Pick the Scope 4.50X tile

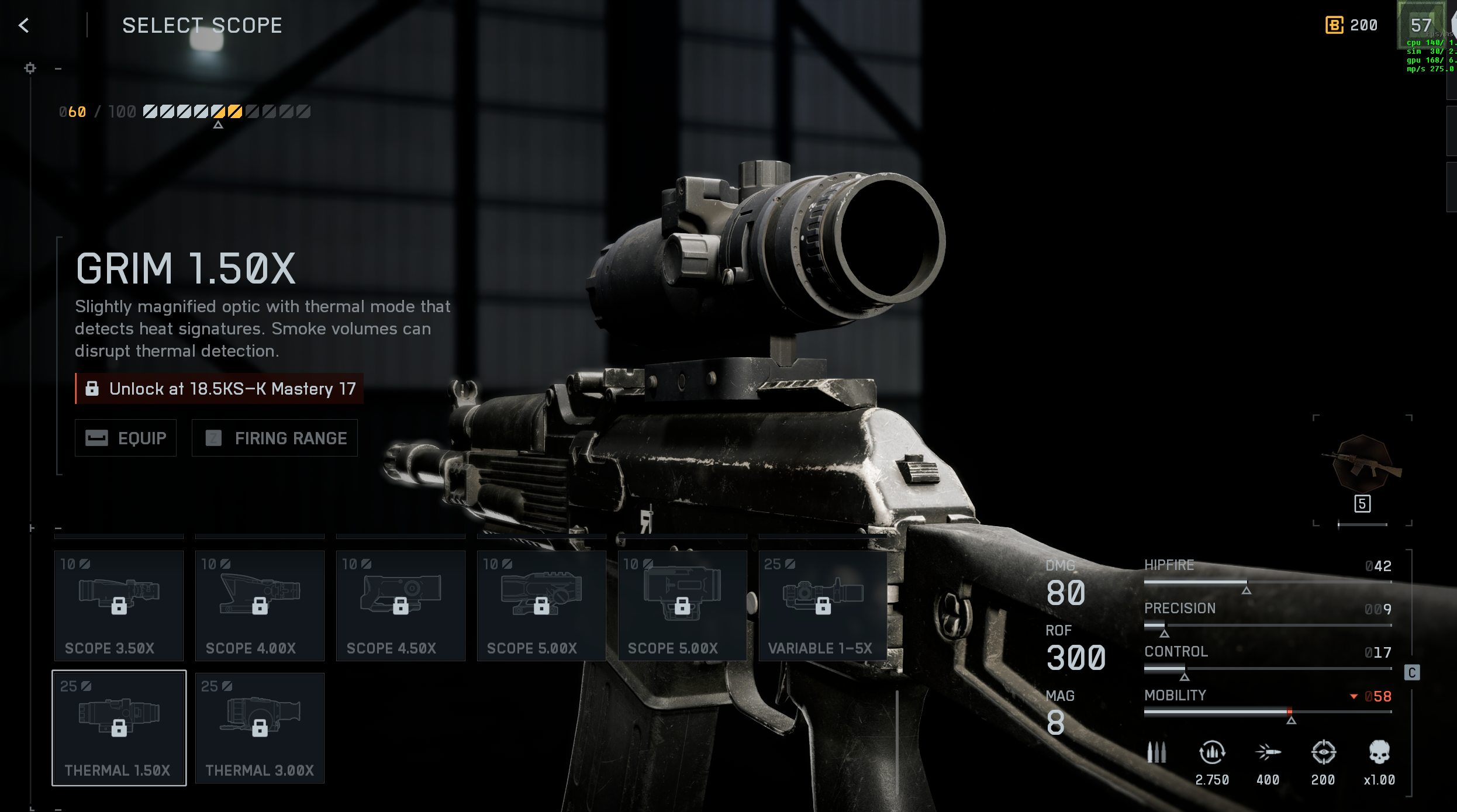pyautogui.click(x=400, y=606)
